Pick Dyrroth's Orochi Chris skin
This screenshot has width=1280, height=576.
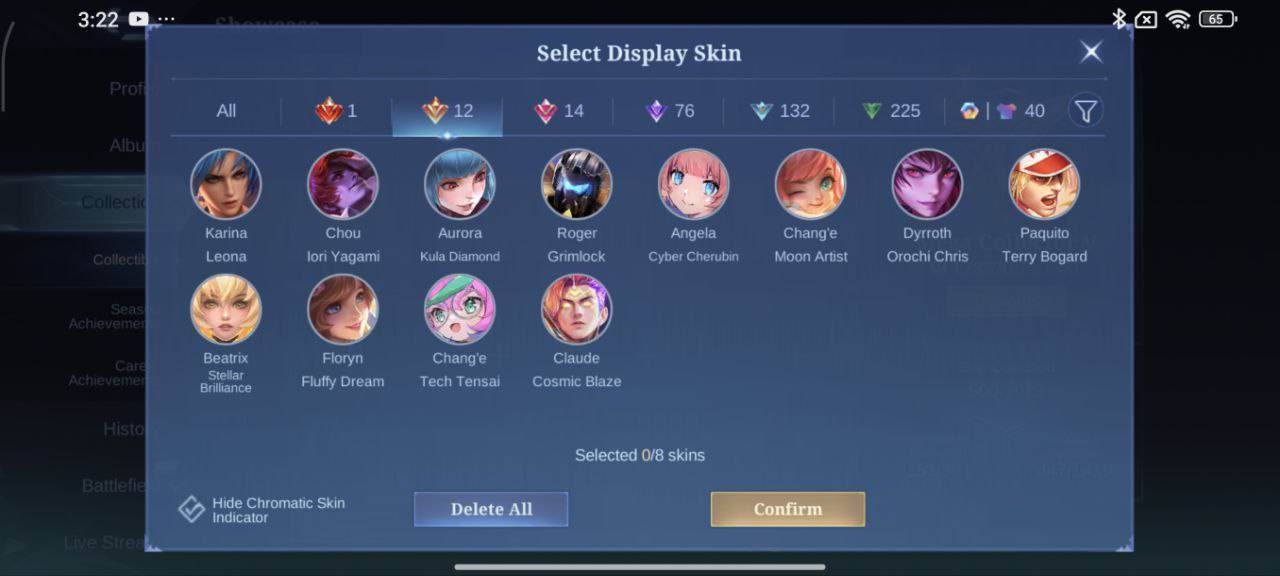pos(927,184)
